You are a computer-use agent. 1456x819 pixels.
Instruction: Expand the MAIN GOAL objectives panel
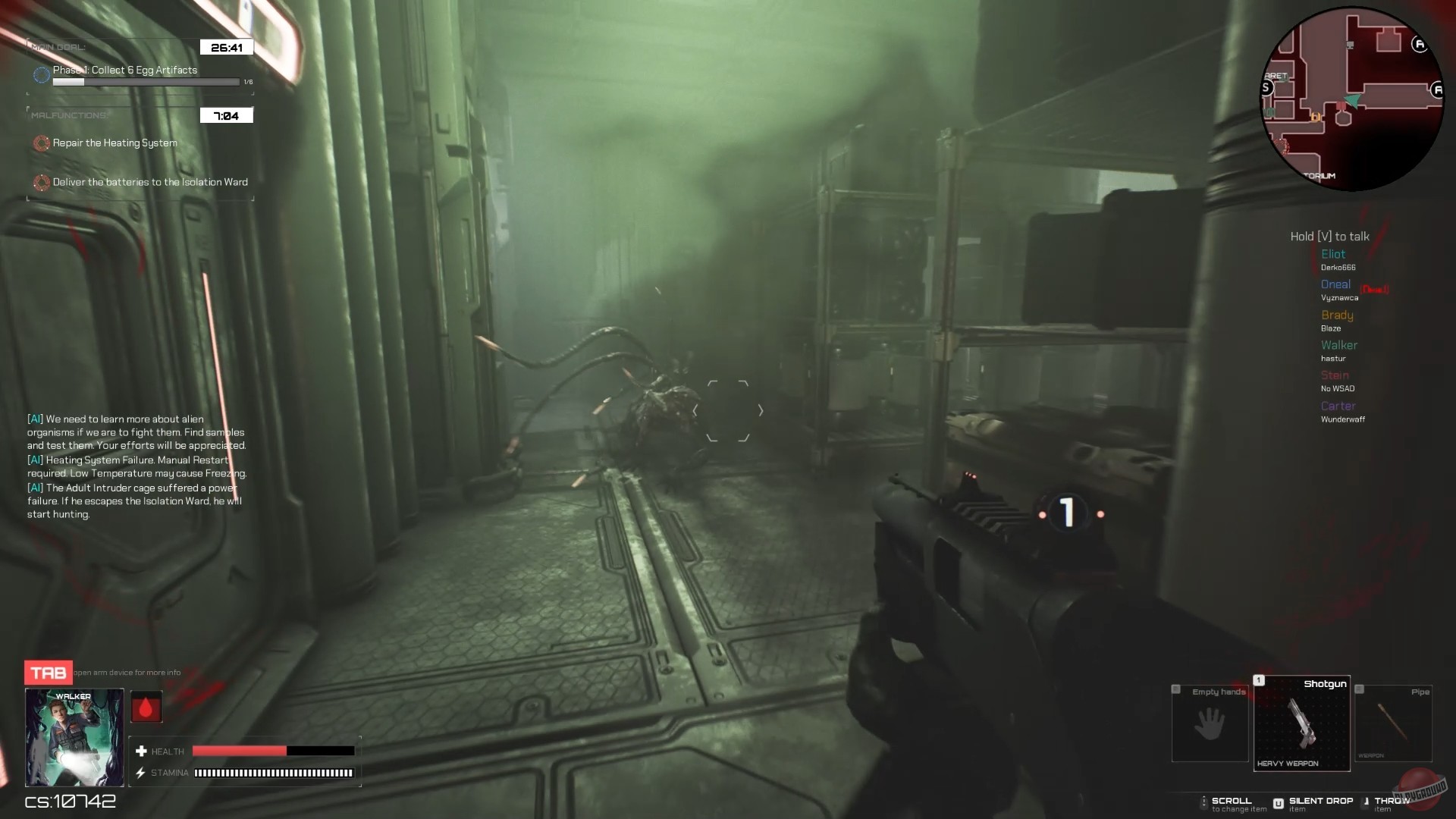[58, 45]
